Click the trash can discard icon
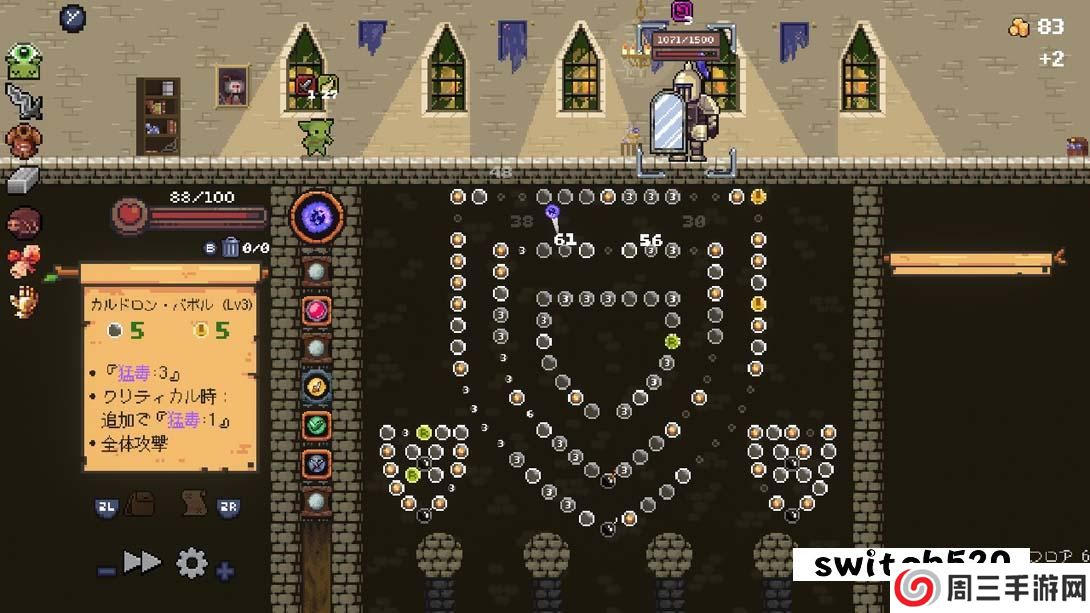This screenshot has width=1090, height=613. [230, 247]
